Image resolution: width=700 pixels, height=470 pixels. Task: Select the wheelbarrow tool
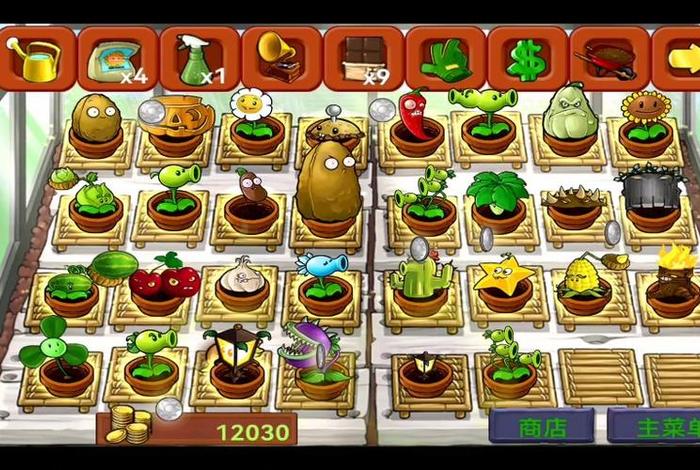coord(609,58)
